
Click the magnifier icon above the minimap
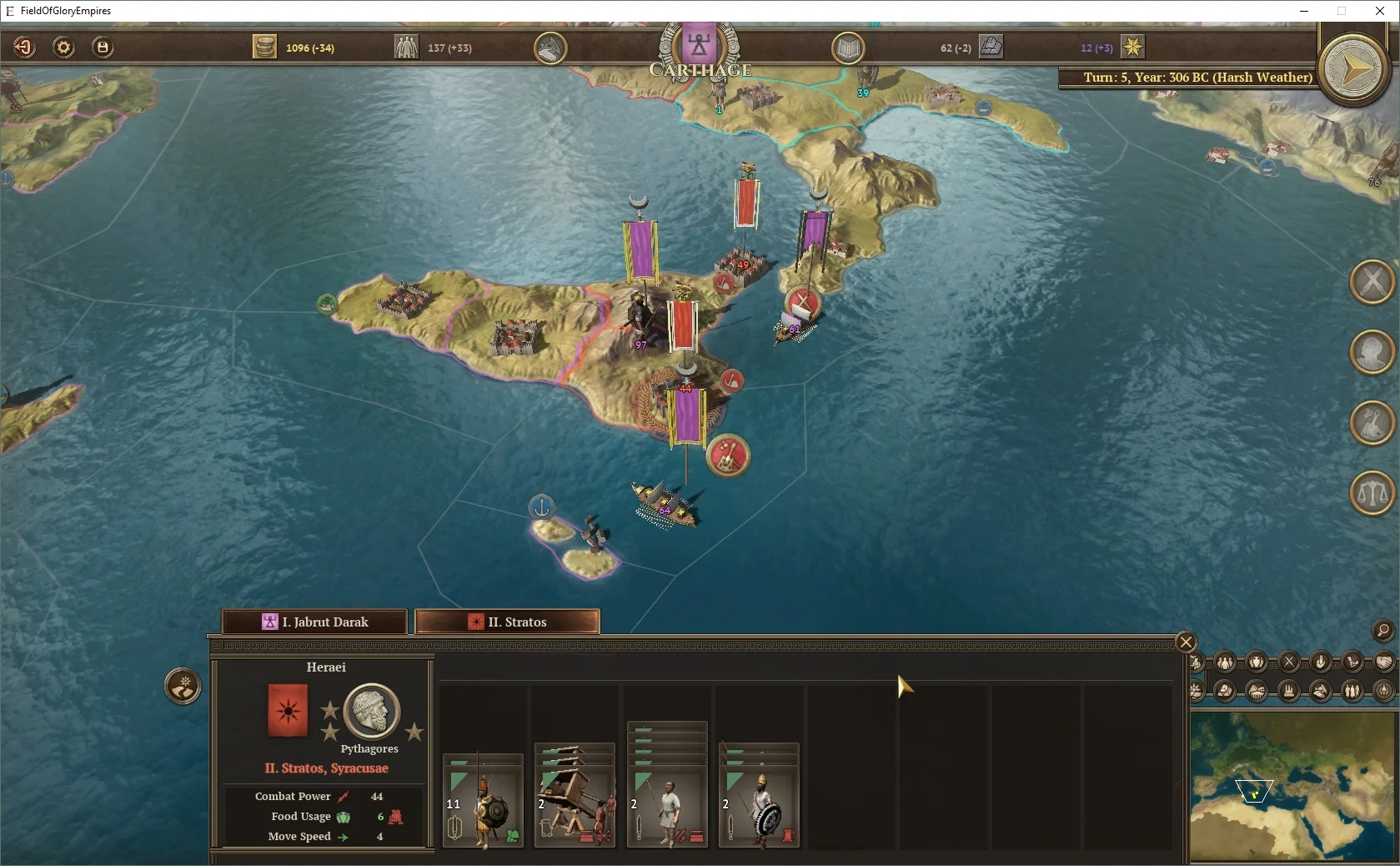[1382, 632]
